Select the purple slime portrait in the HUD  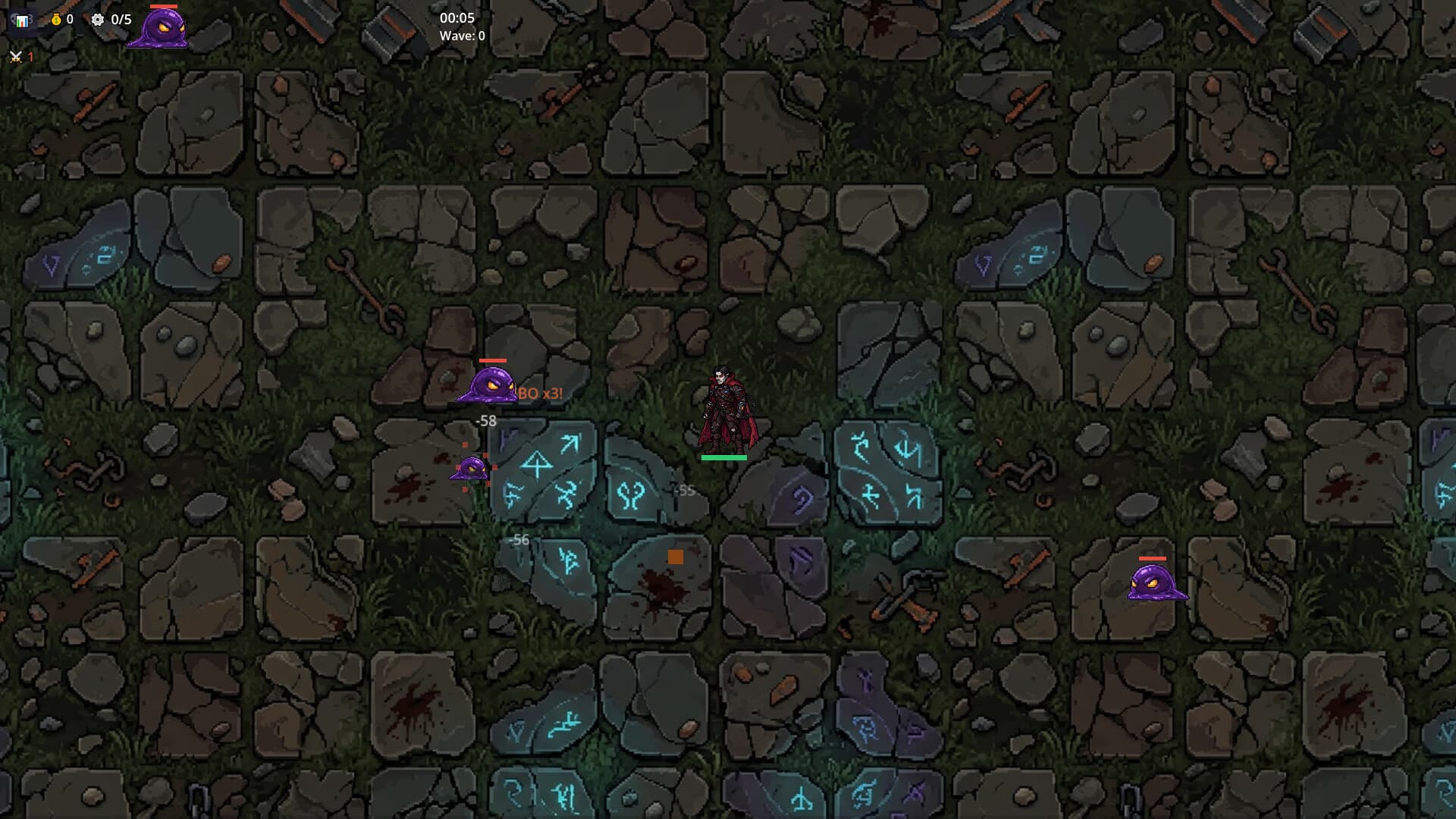click(x=157, y=28)
